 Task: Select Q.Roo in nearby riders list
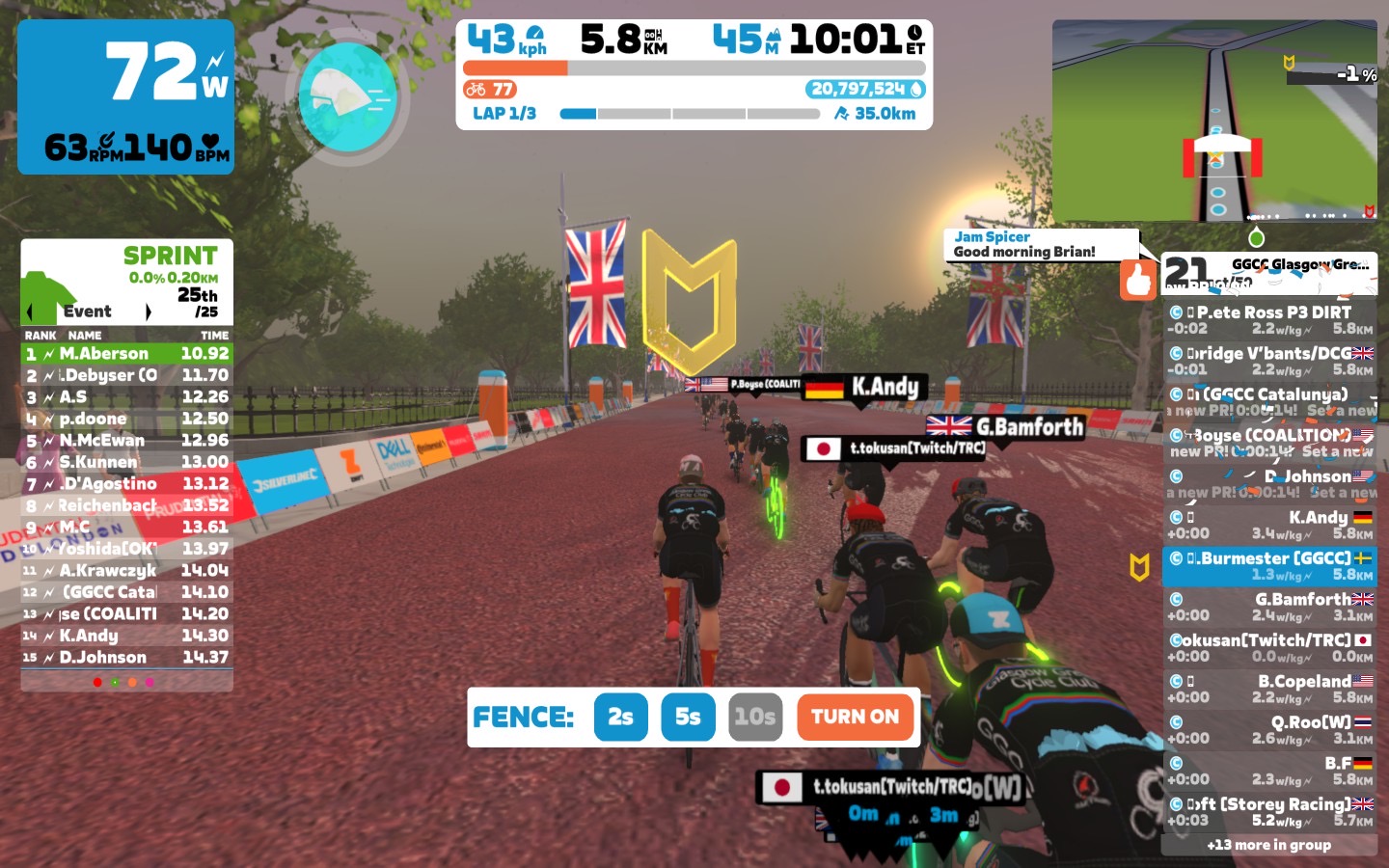tap(1269, 730)
